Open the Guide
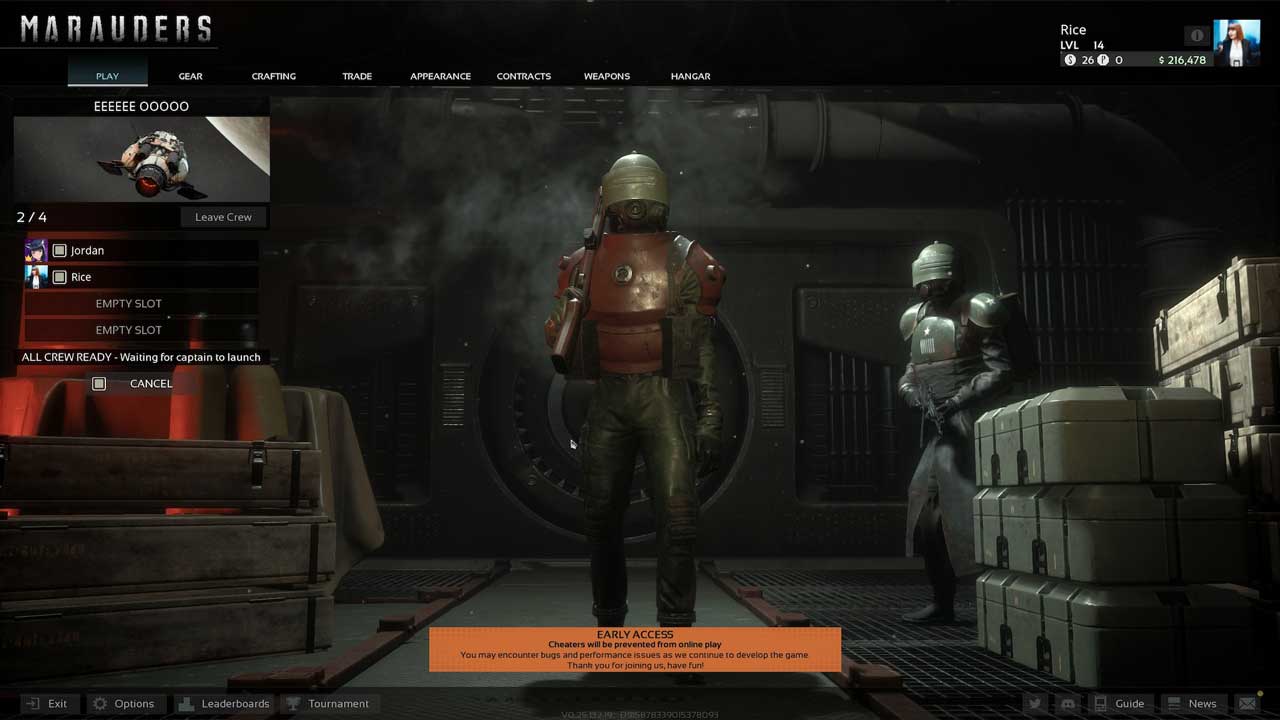The width and height of the screenshot is (1280, 720). [x=1119, y=703]
